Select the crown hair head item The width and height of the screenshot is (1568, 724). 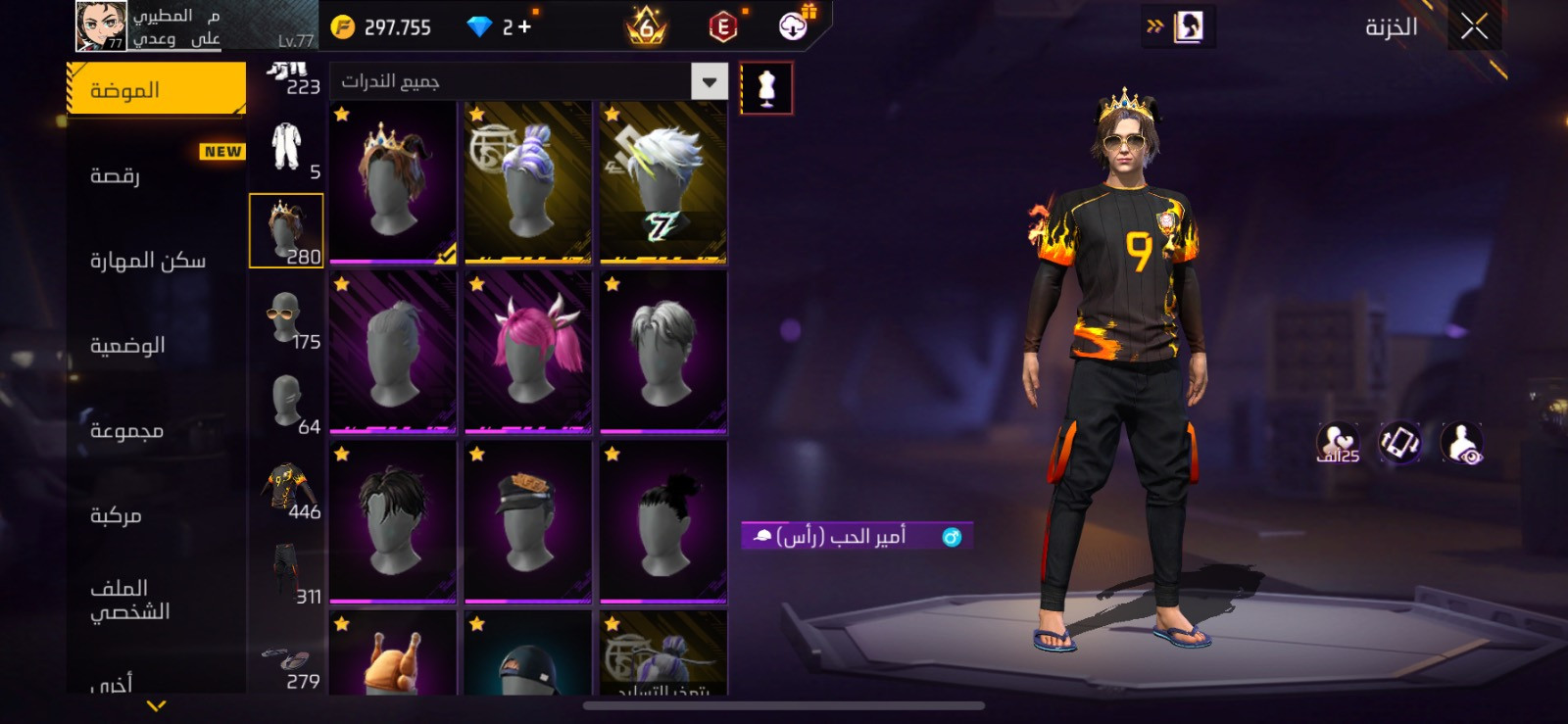pyautogui.click(x=393, y=182)
